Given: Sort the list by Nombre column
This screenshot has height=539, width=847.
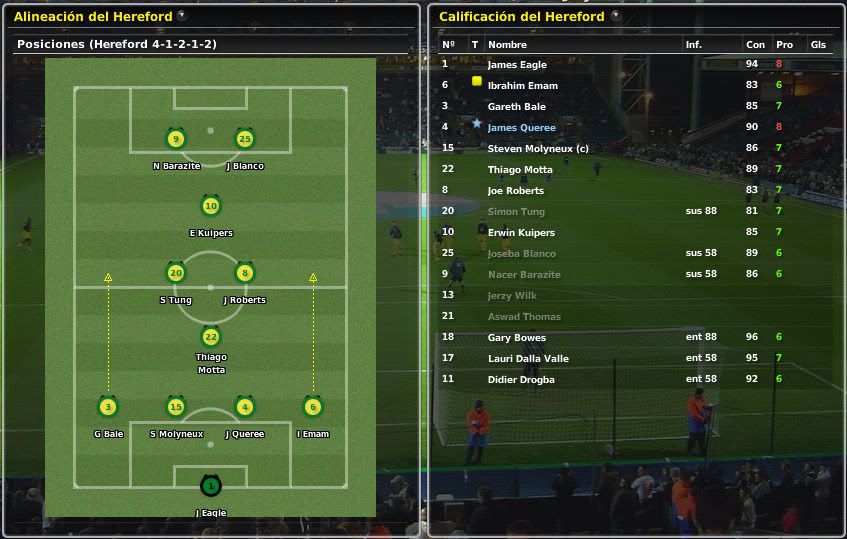Looking at the screenshot, I should click(507, 45).
